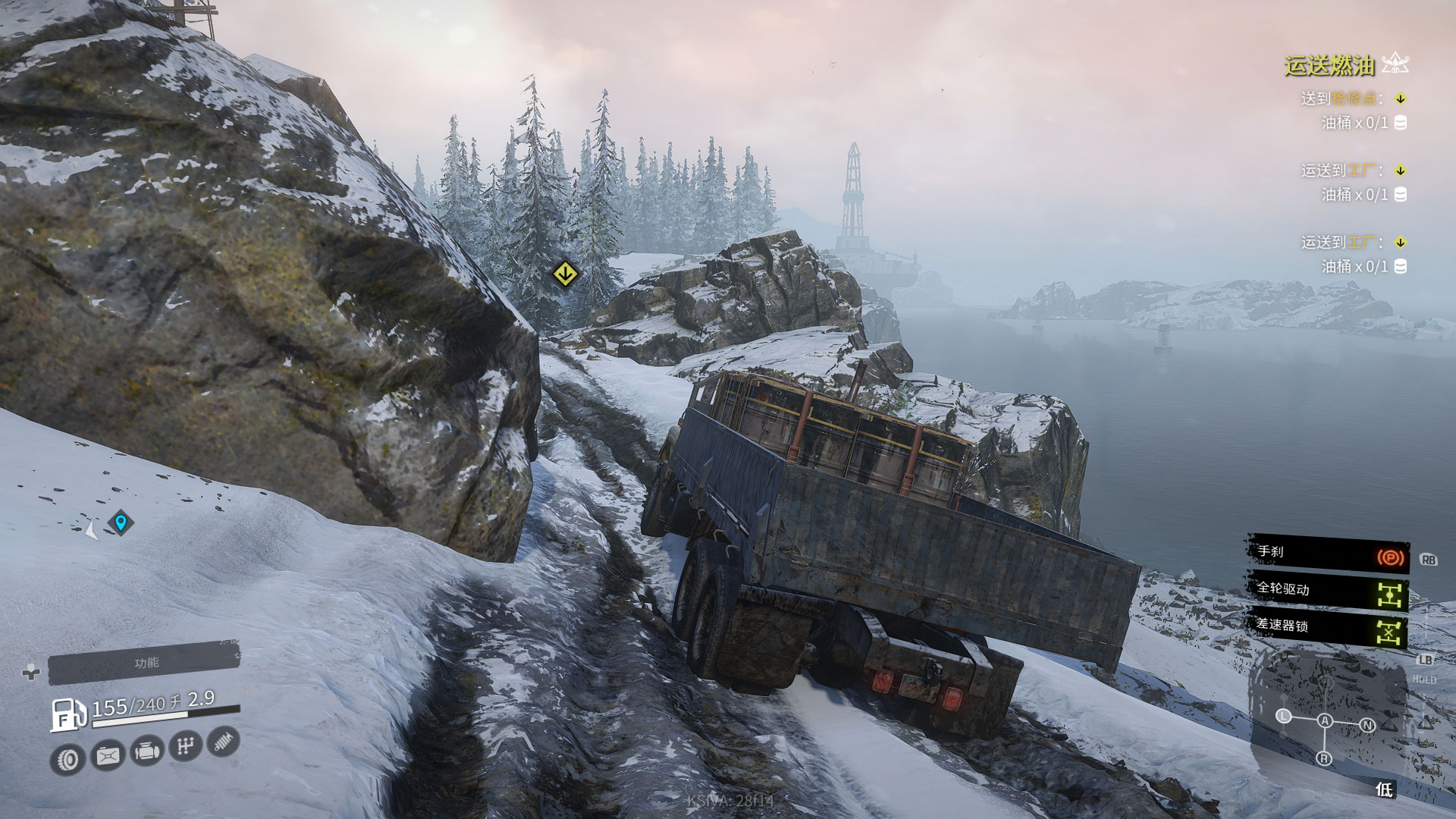Viewport: 1456px width, 819px height.
Task: Click the gearbox damage status icon
Action: click(185, 747)
